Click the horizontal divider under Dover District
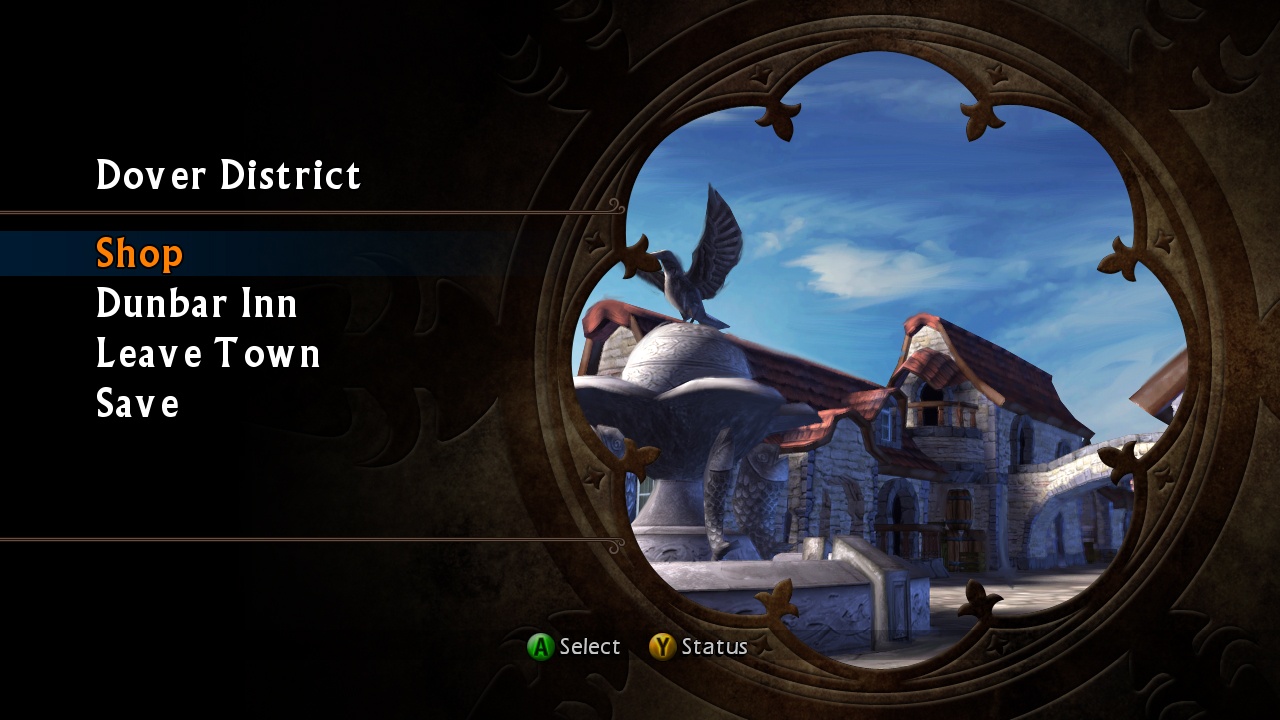Viewport: 1280px width, 720px height. point(300,212)
